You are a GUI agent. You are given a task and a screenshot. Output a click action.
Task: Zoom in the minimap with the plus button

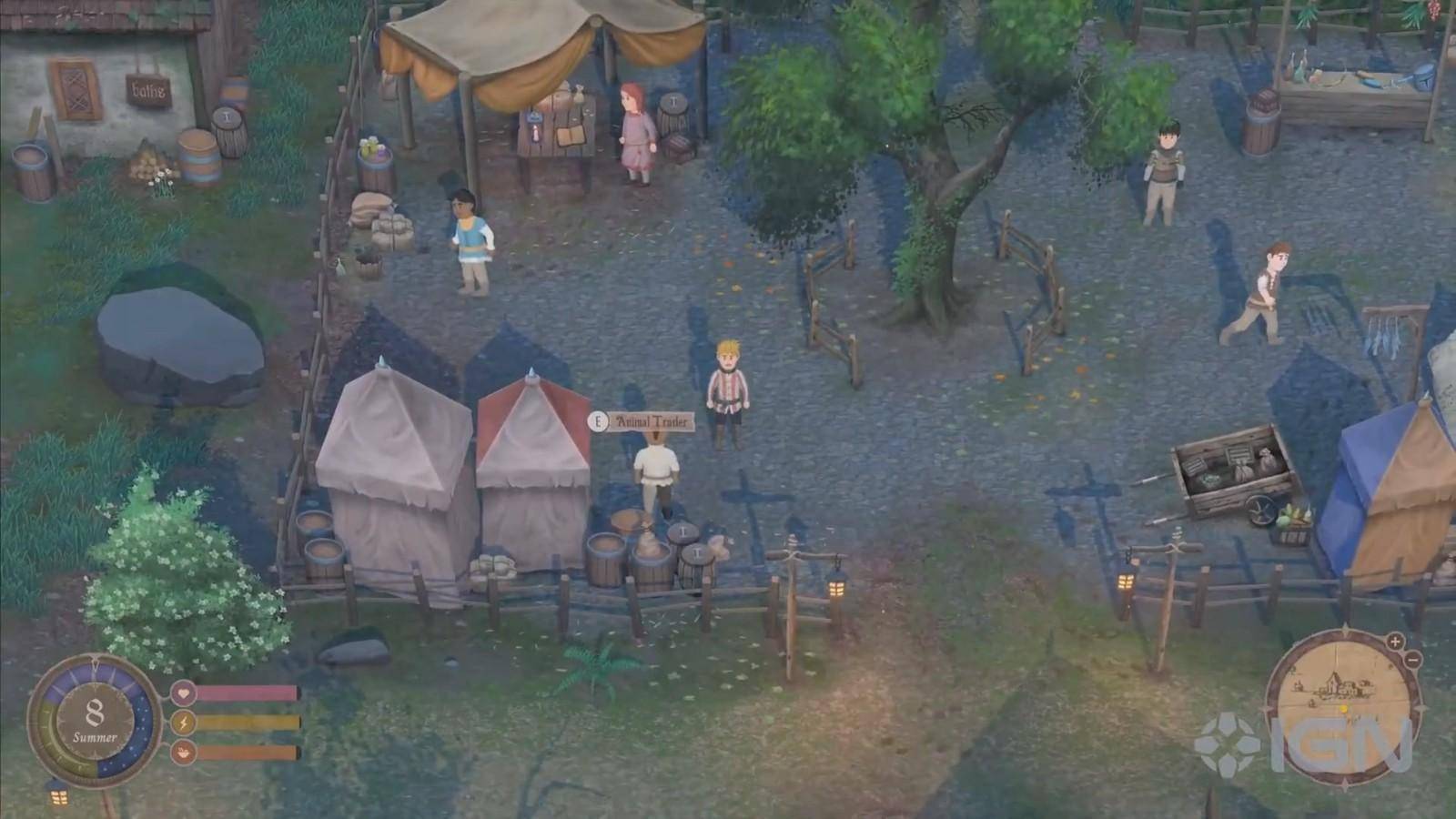[1395, 642]
